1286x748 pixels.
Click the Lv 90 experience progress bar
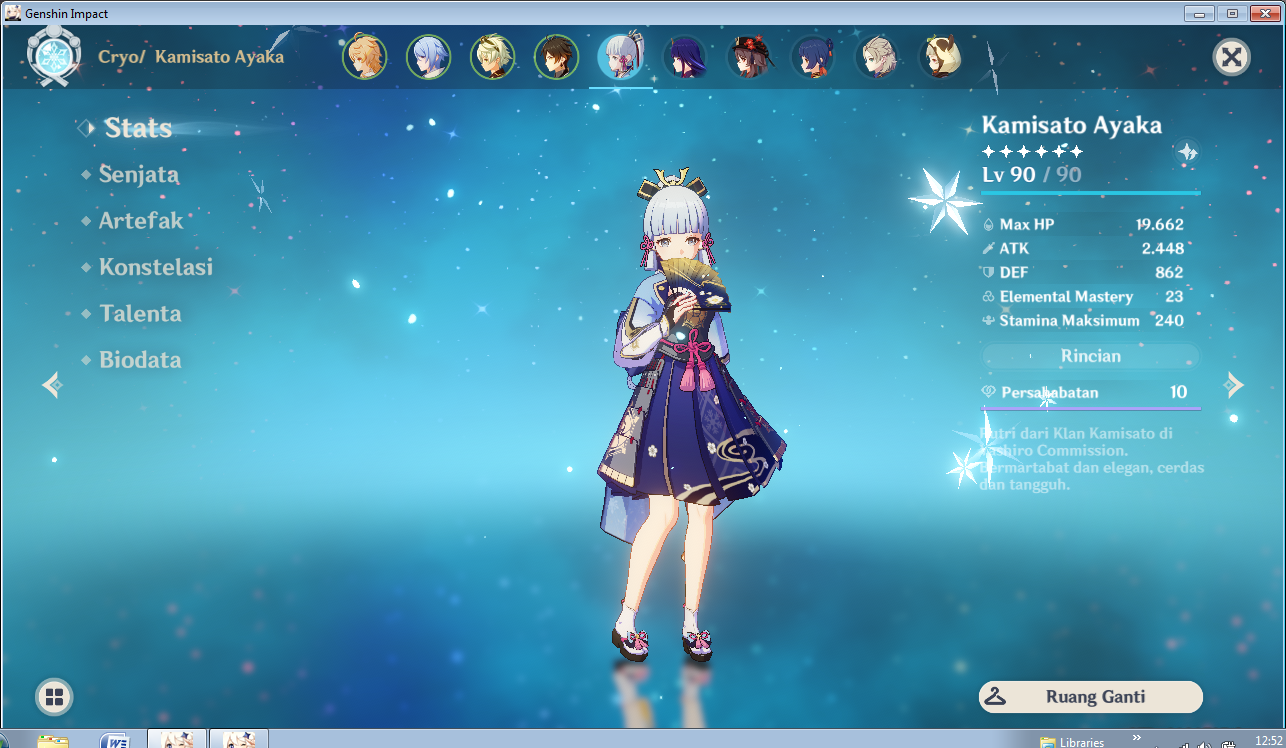[x=1090, y=193]
